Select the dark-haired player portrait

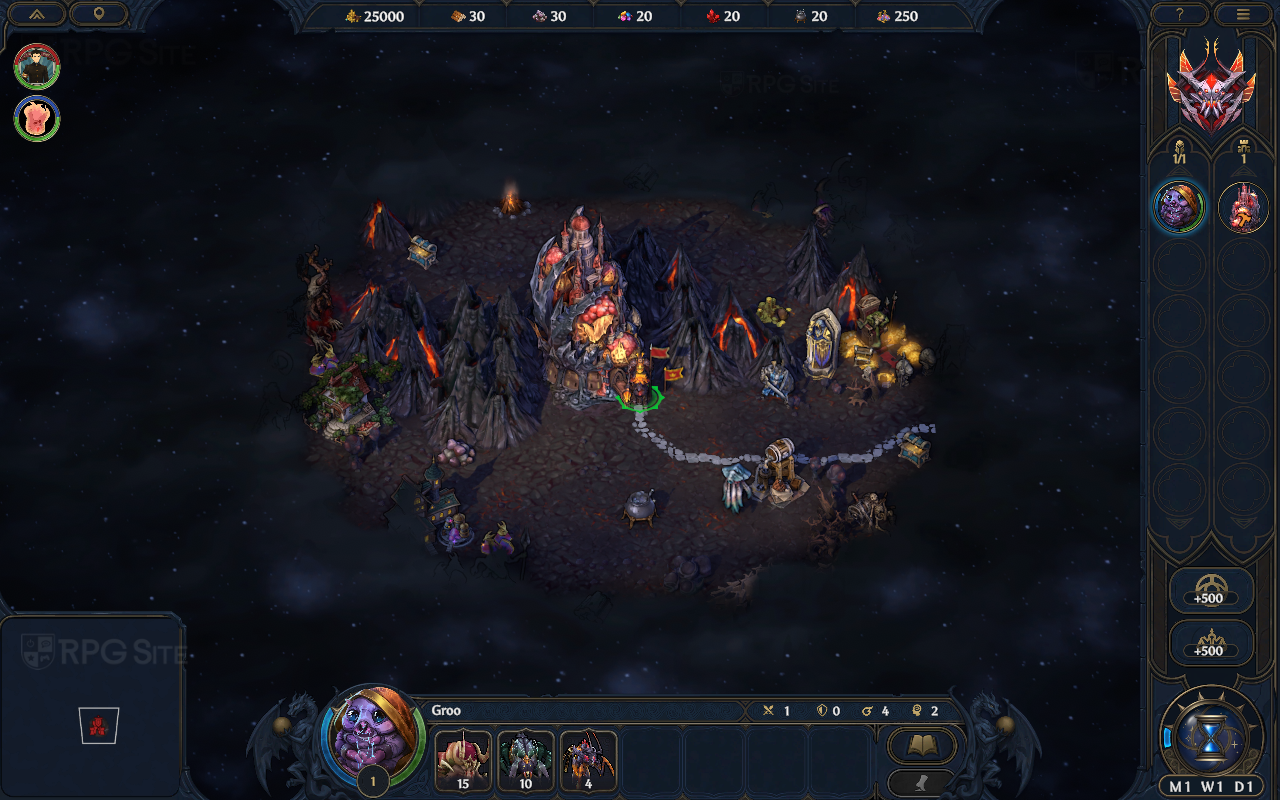pyautogui.click(x=37, y=66)
